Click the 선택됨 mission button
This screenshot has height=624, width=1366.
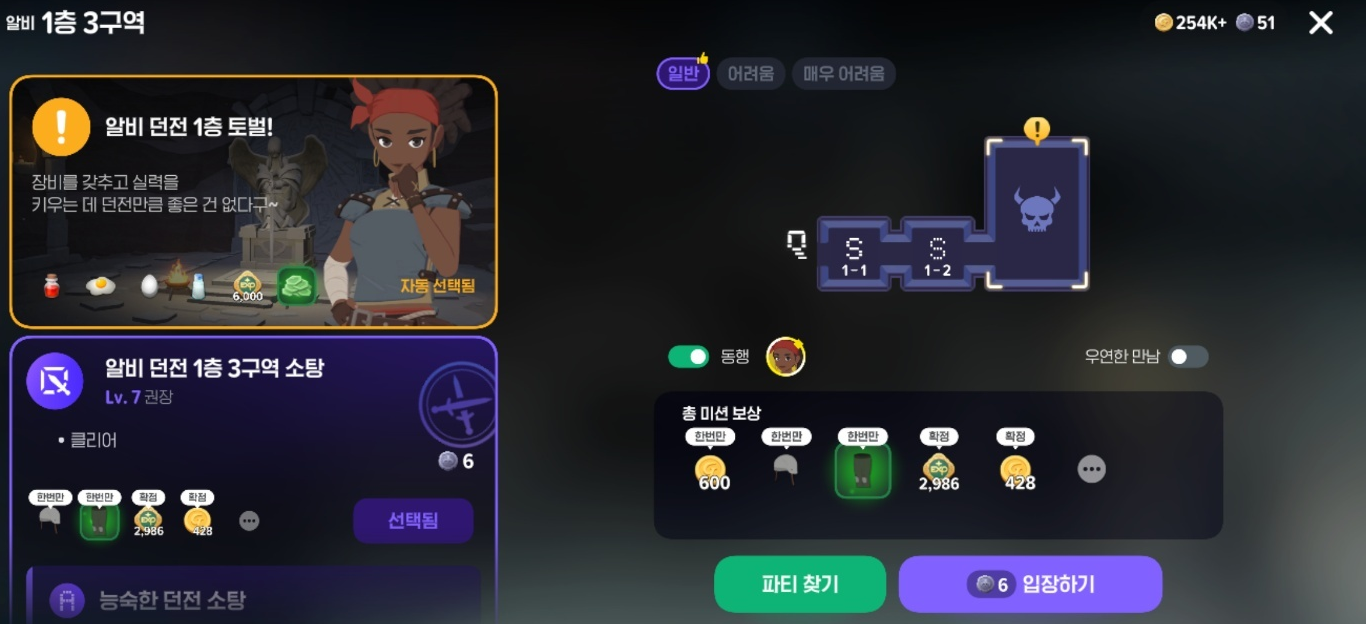coord(412,521)
